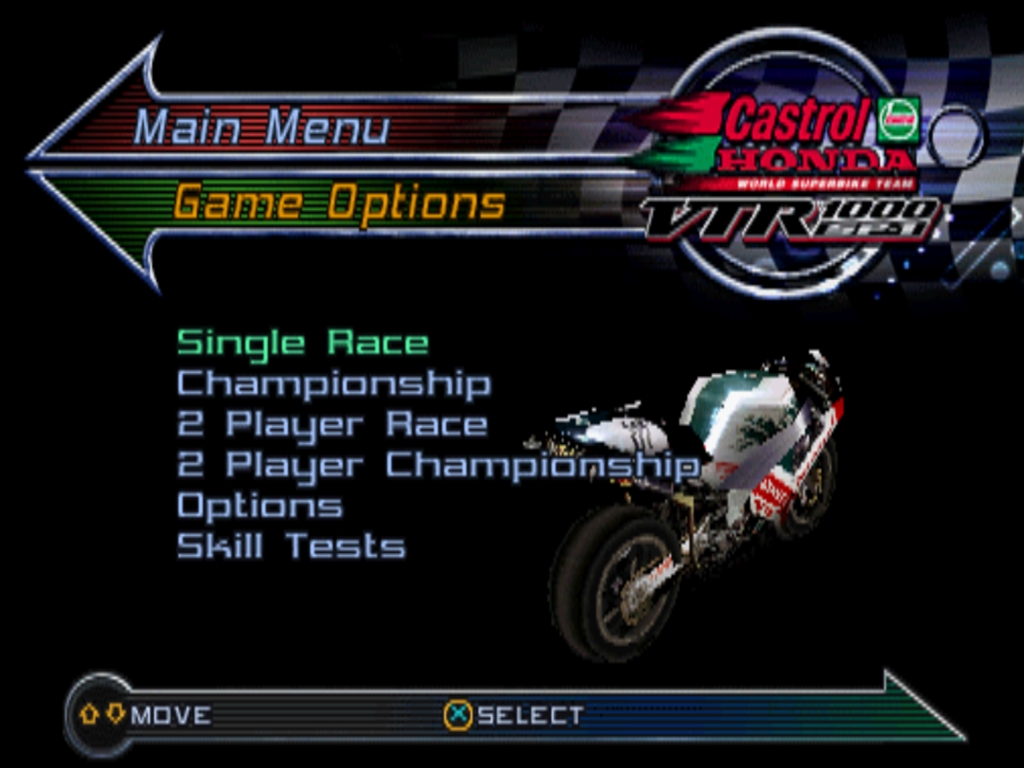This screenshot has height=768, width=1024.
Task: Select the Single Race menu entry
Action: (x=302, y=343)
